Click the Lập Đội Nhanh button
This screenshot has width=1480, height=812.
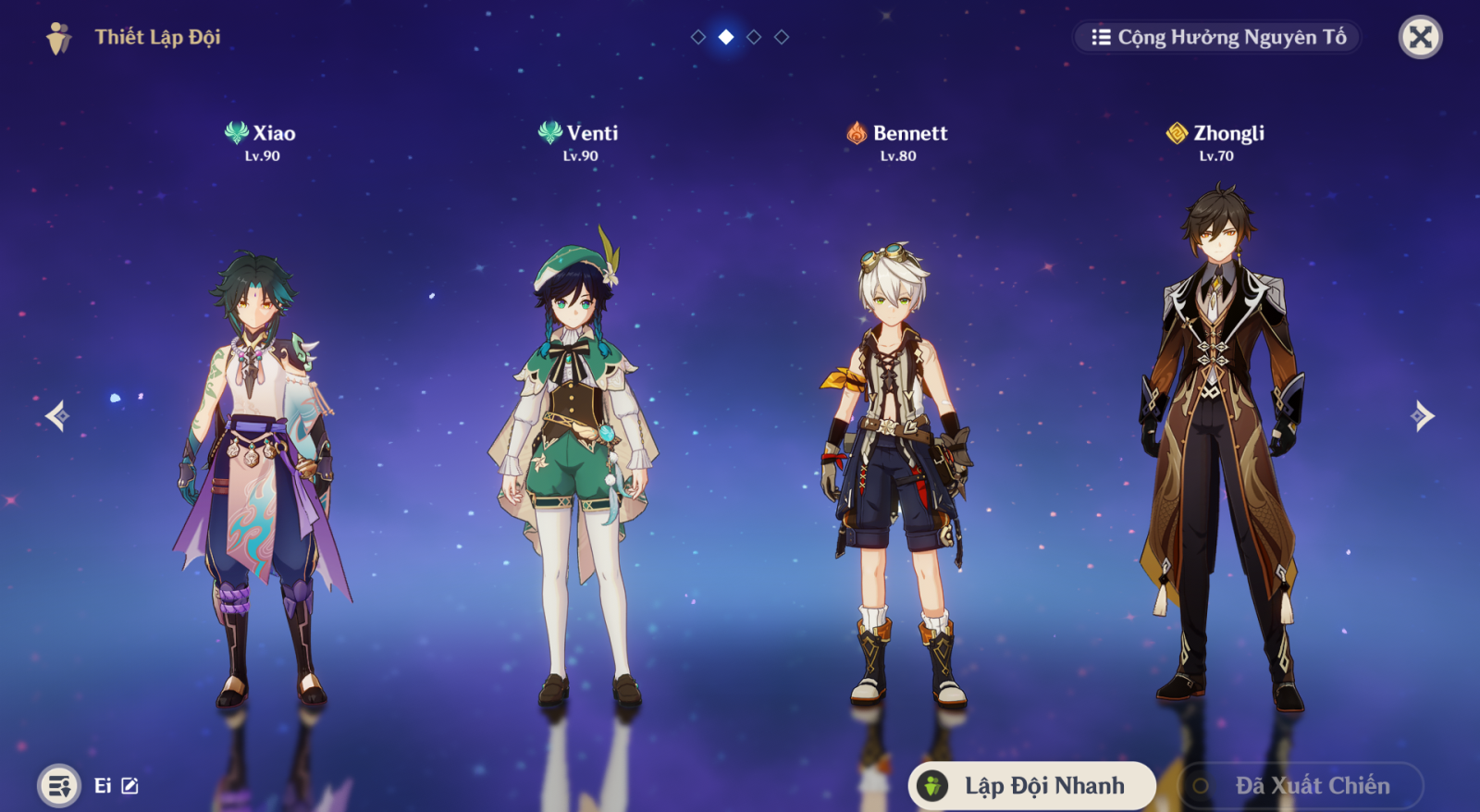[1031, 784]
